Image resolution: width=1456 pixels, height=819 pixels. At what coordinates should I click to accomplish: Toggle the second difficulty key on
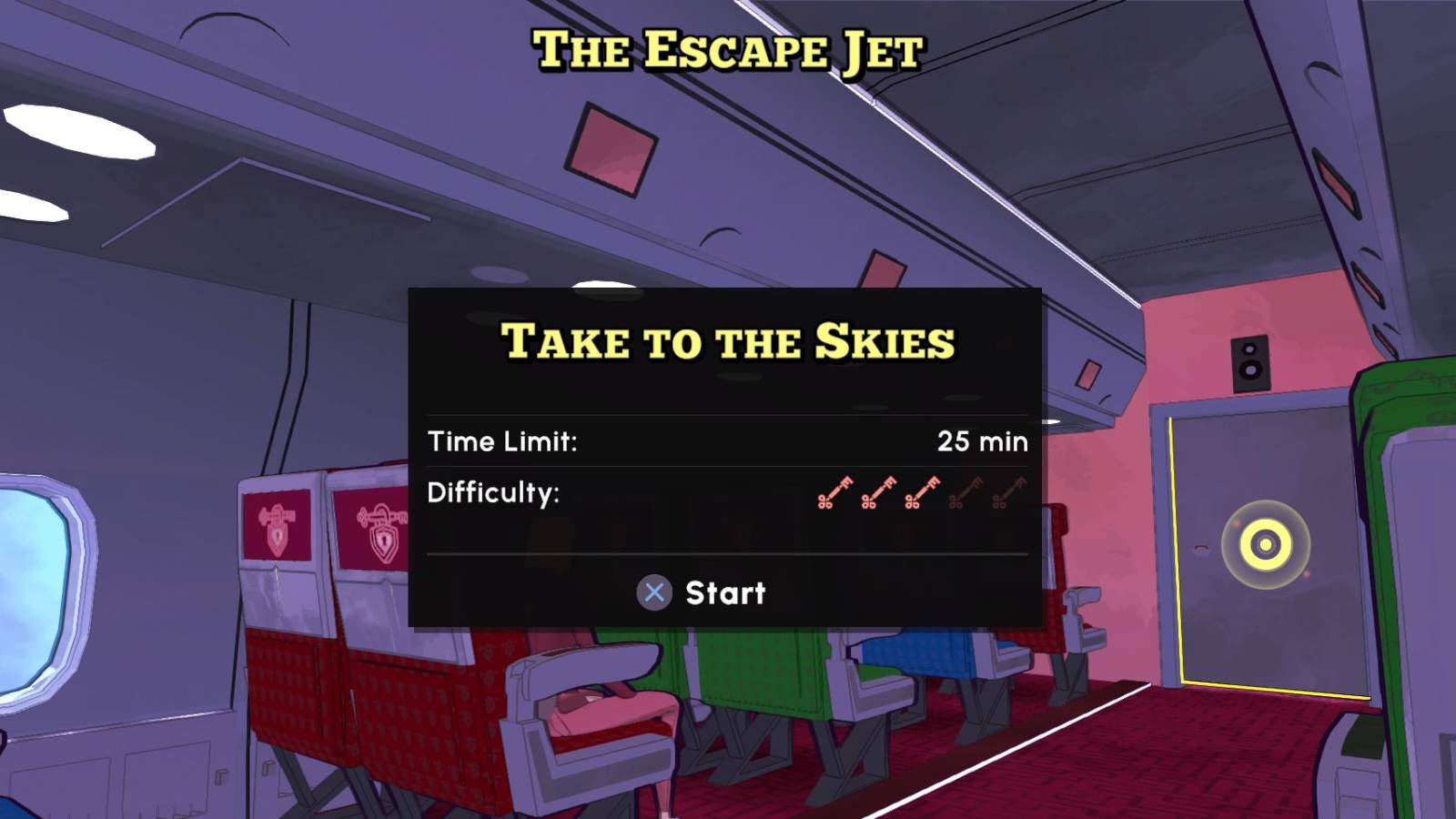[x=878, y=493]
